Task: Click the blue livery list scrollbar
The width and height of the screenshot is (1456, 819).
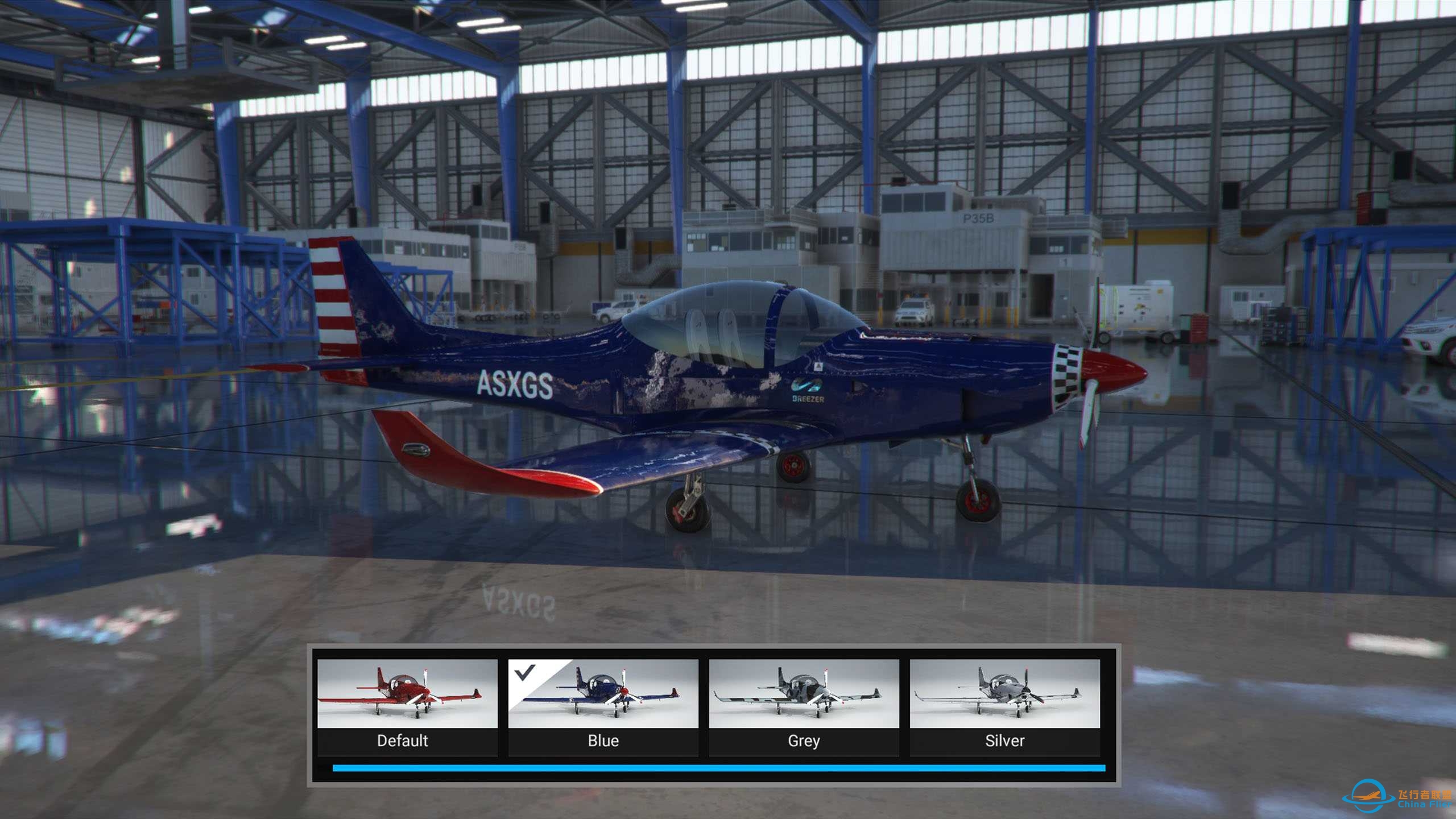Action: point(718,768)
